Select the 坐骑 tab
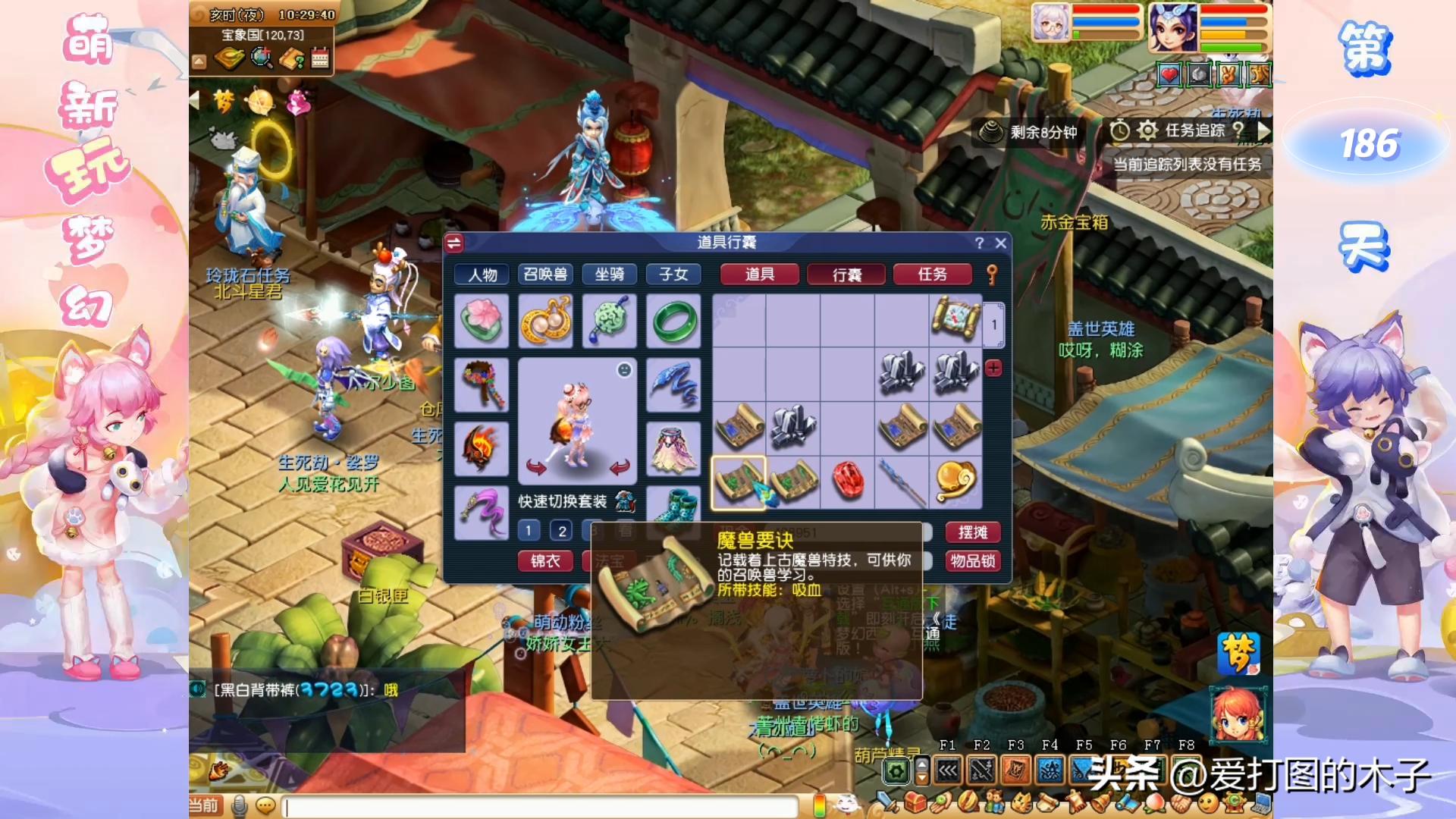1456x819 pixels. pyautogui.click(x=609, y=274)
